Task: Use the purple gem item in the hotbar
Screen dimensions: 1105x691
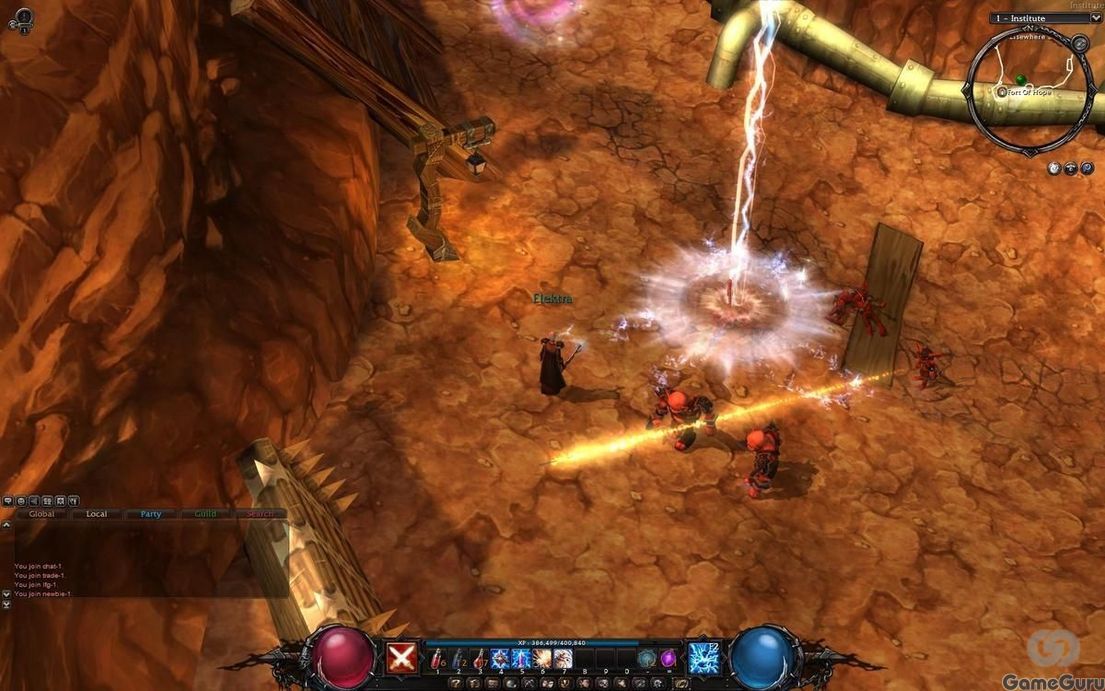Action: point(668,658)
